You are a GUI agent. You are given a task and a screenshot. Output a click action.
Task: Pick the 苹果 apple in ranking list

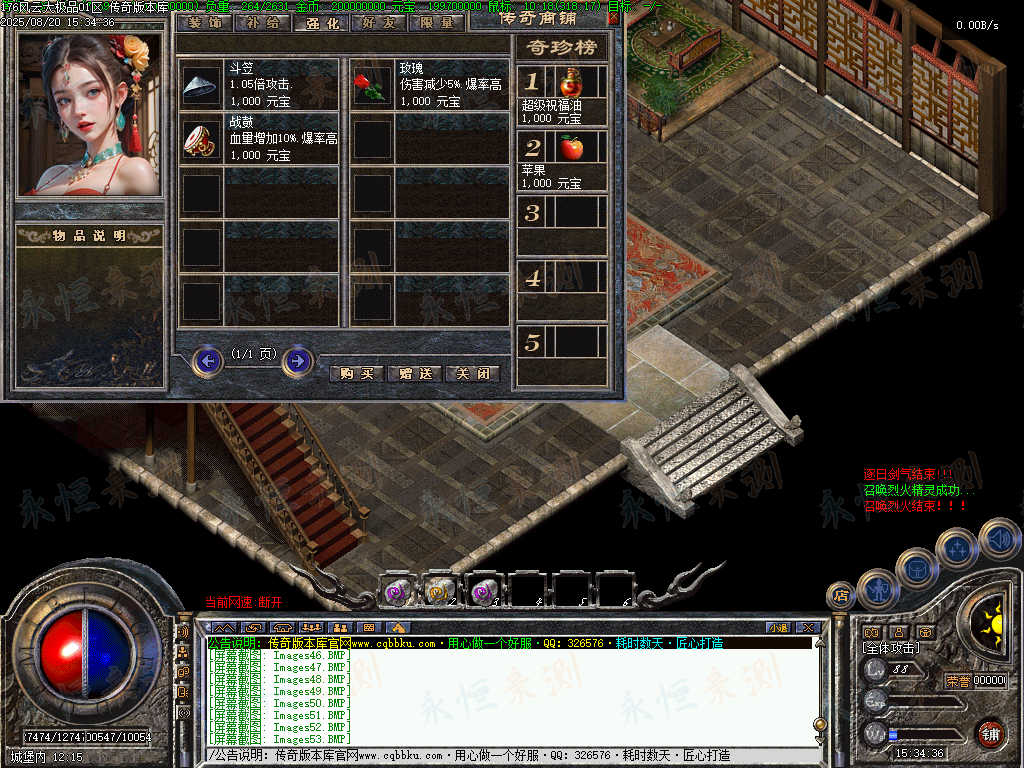point(571,148)
